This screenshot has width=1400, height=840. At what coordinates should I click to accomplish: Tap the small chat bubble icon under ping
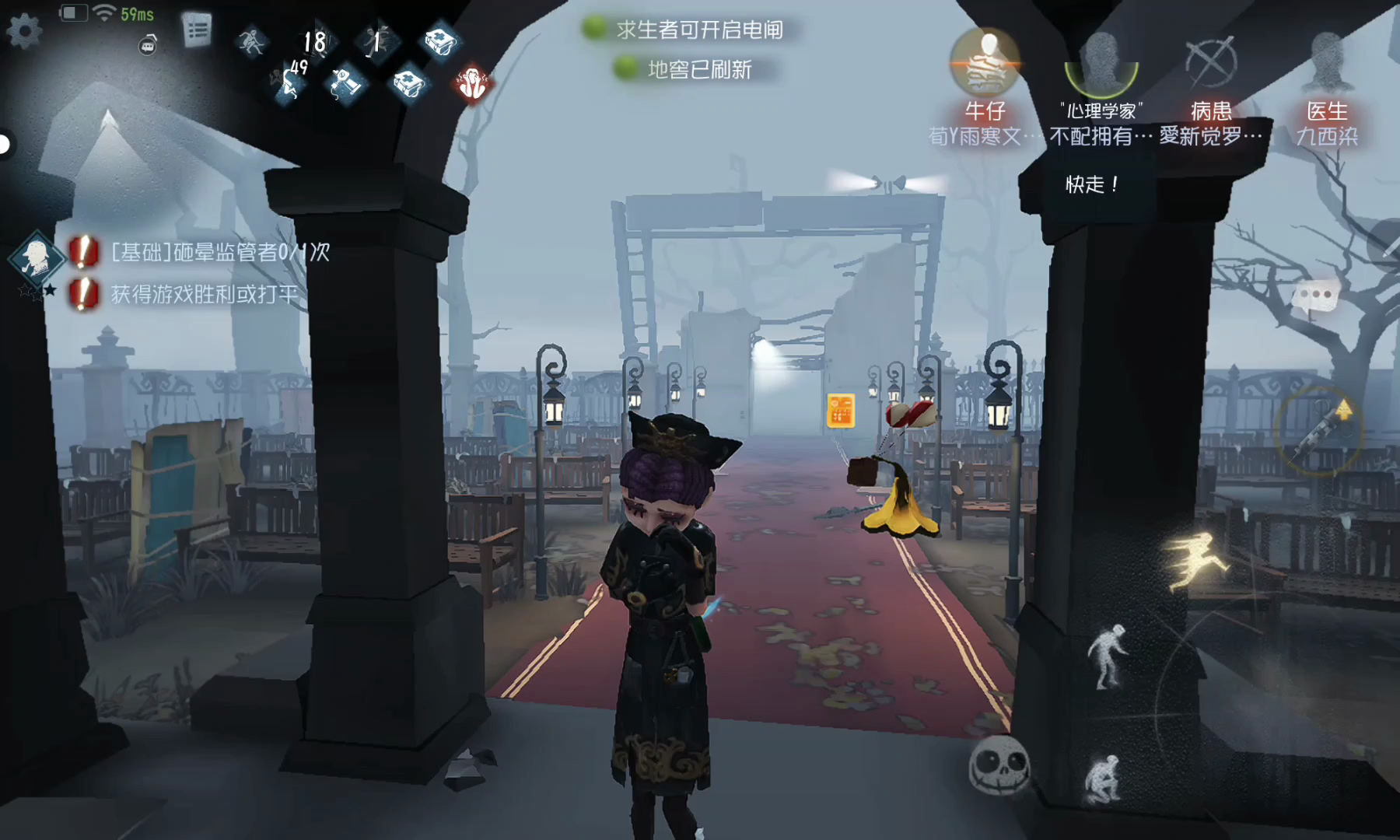tap(148, 46)
